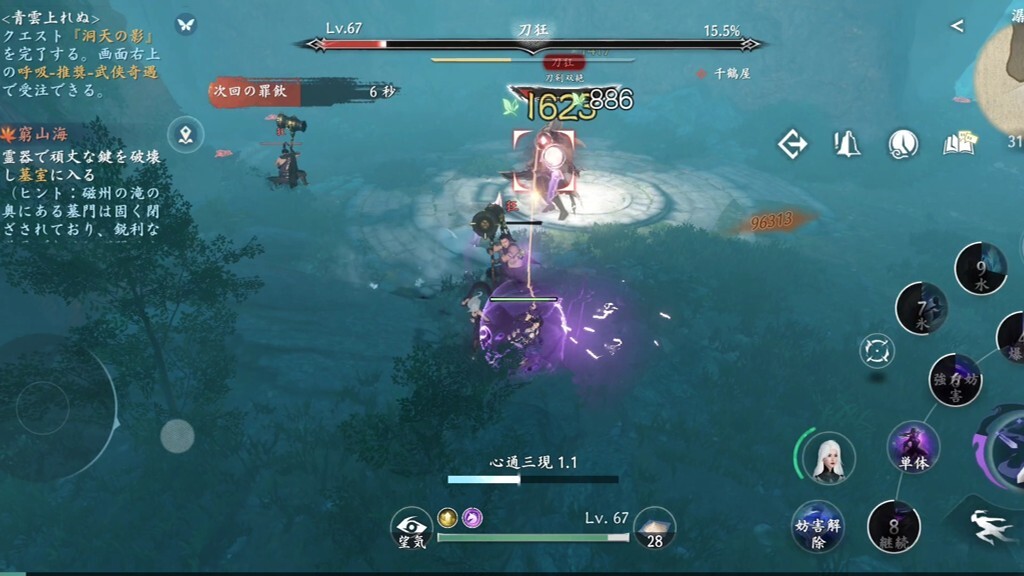This screenshot has height=576, width=1024.
Task: Tap the 水 skill showing cooldown 9
Action: pyautogui.click(x=980, y=268)
